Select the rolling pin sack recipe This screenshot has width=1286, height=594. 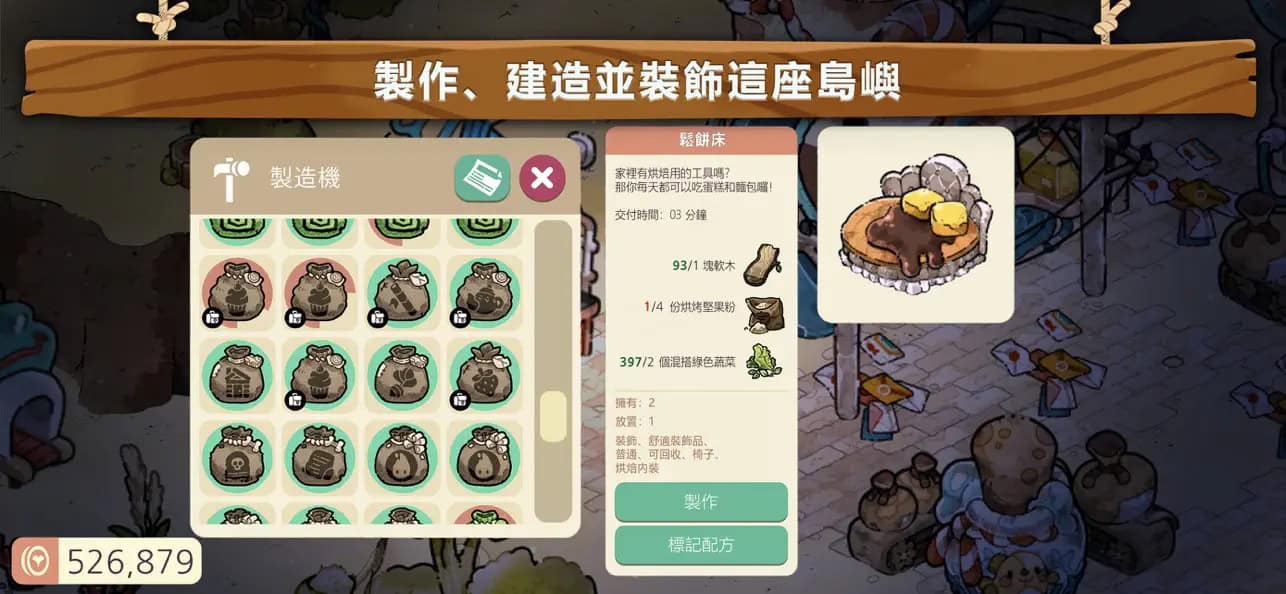point(402,292)
